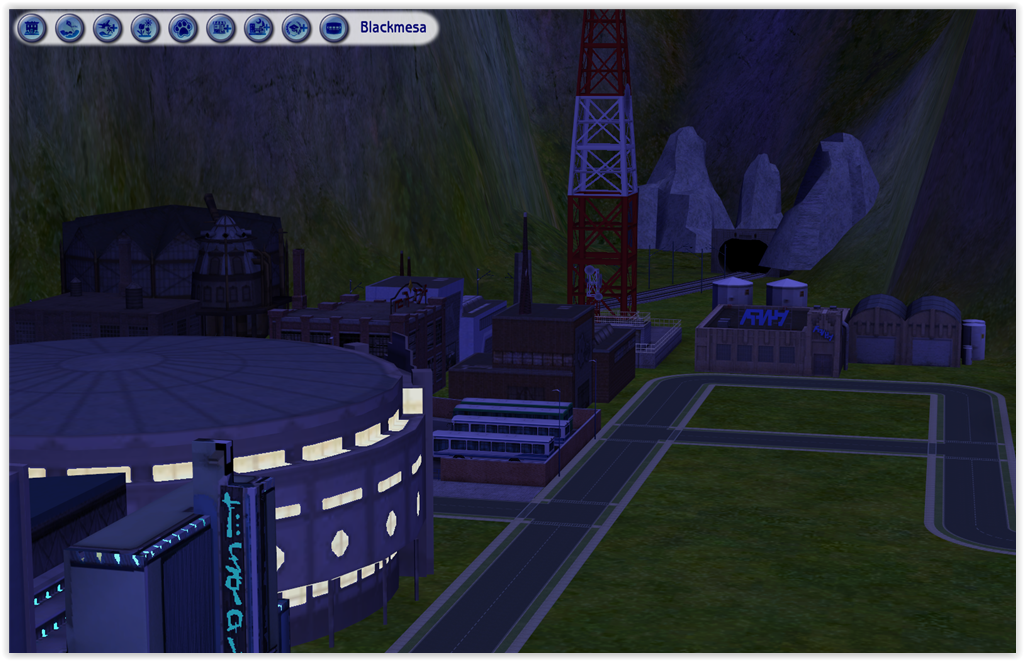
Task: Click the Blackmesa neighborhood name label
Action: [393, 28]
